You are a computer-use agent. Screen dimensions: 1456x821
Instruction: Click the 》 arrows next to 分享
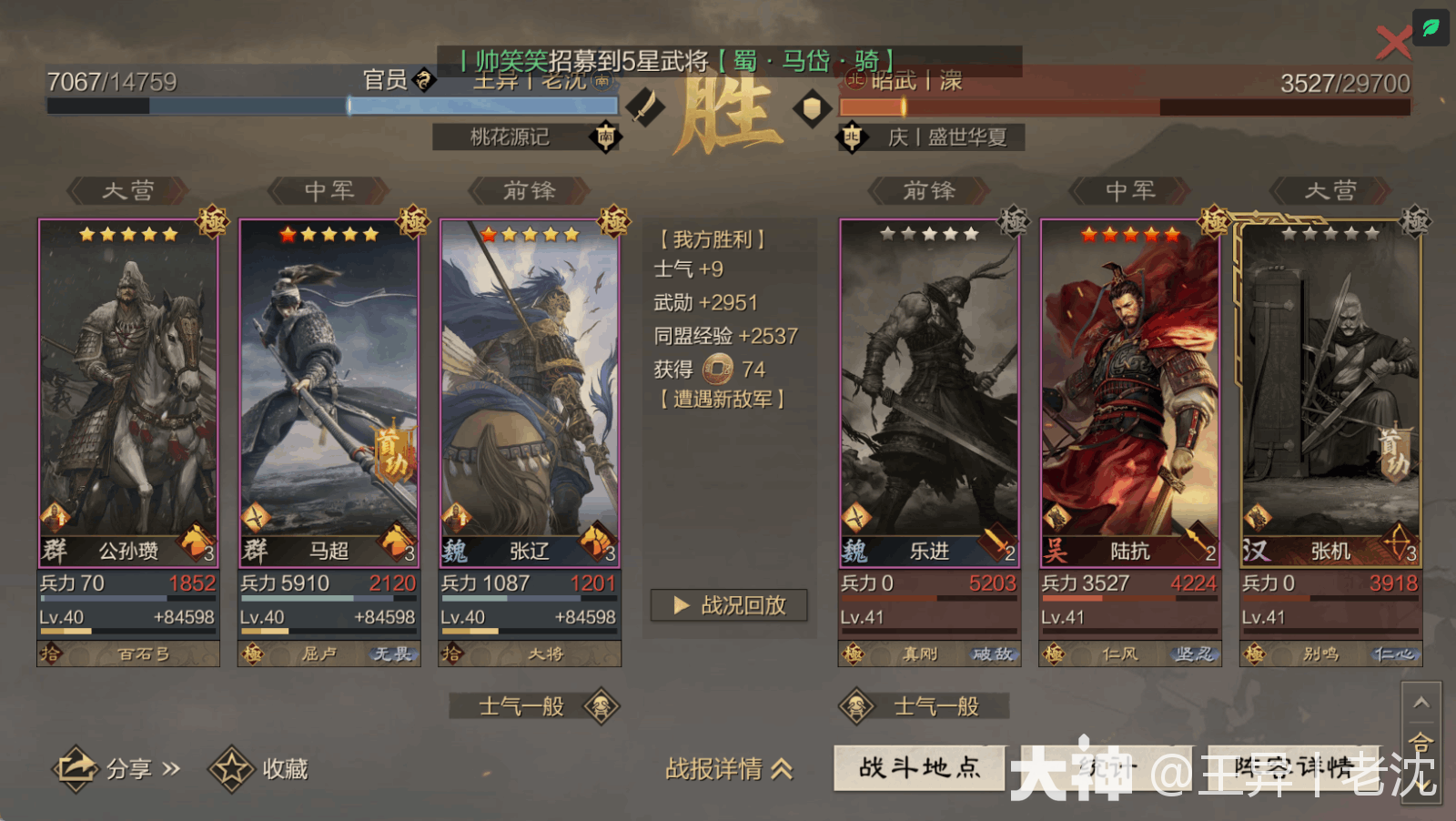coord(169,769)
